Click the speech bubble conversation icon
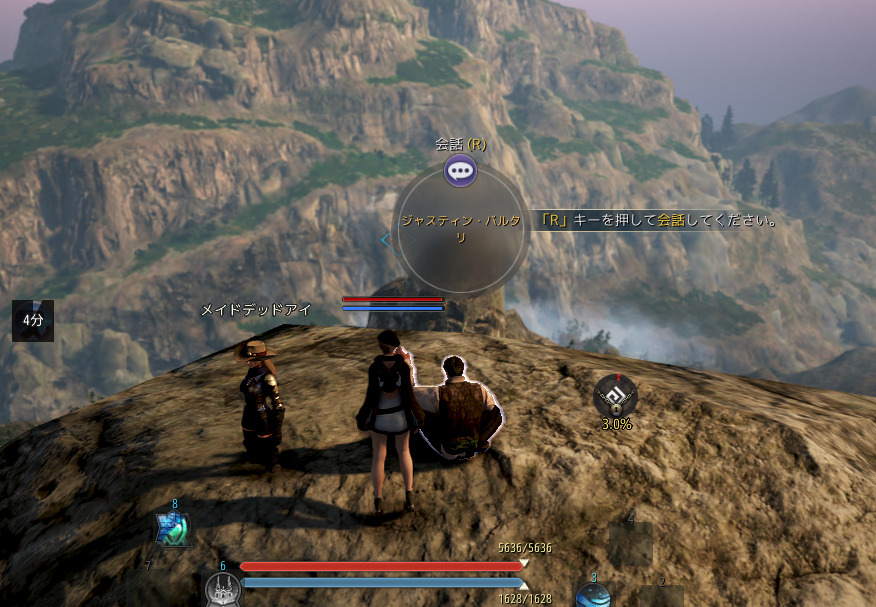 coord(460,171)
